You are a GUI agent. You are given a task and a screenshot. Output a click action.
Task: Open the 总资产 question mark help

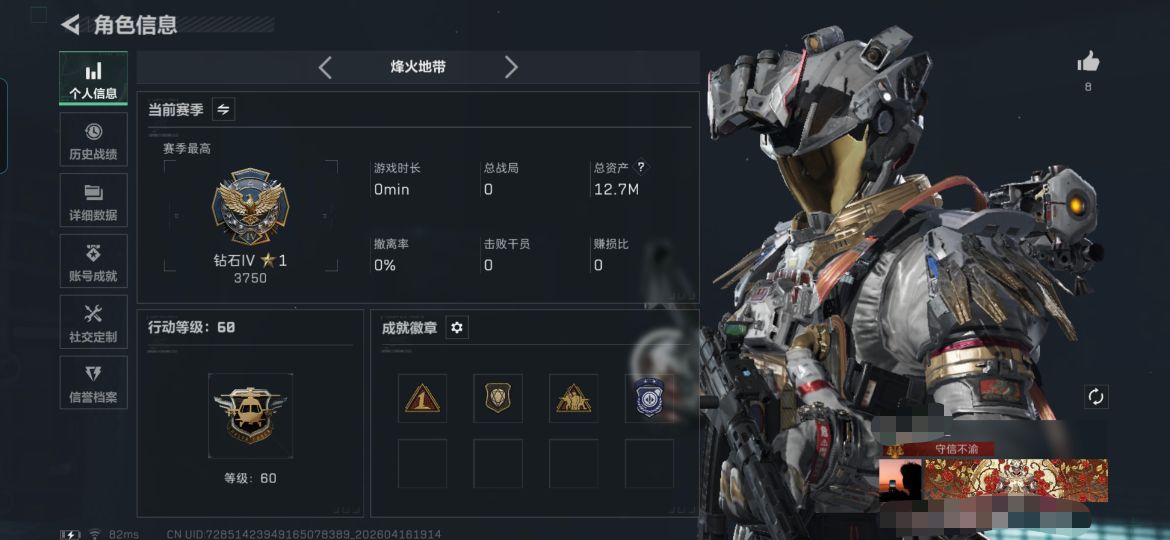(x=641, y=167)
